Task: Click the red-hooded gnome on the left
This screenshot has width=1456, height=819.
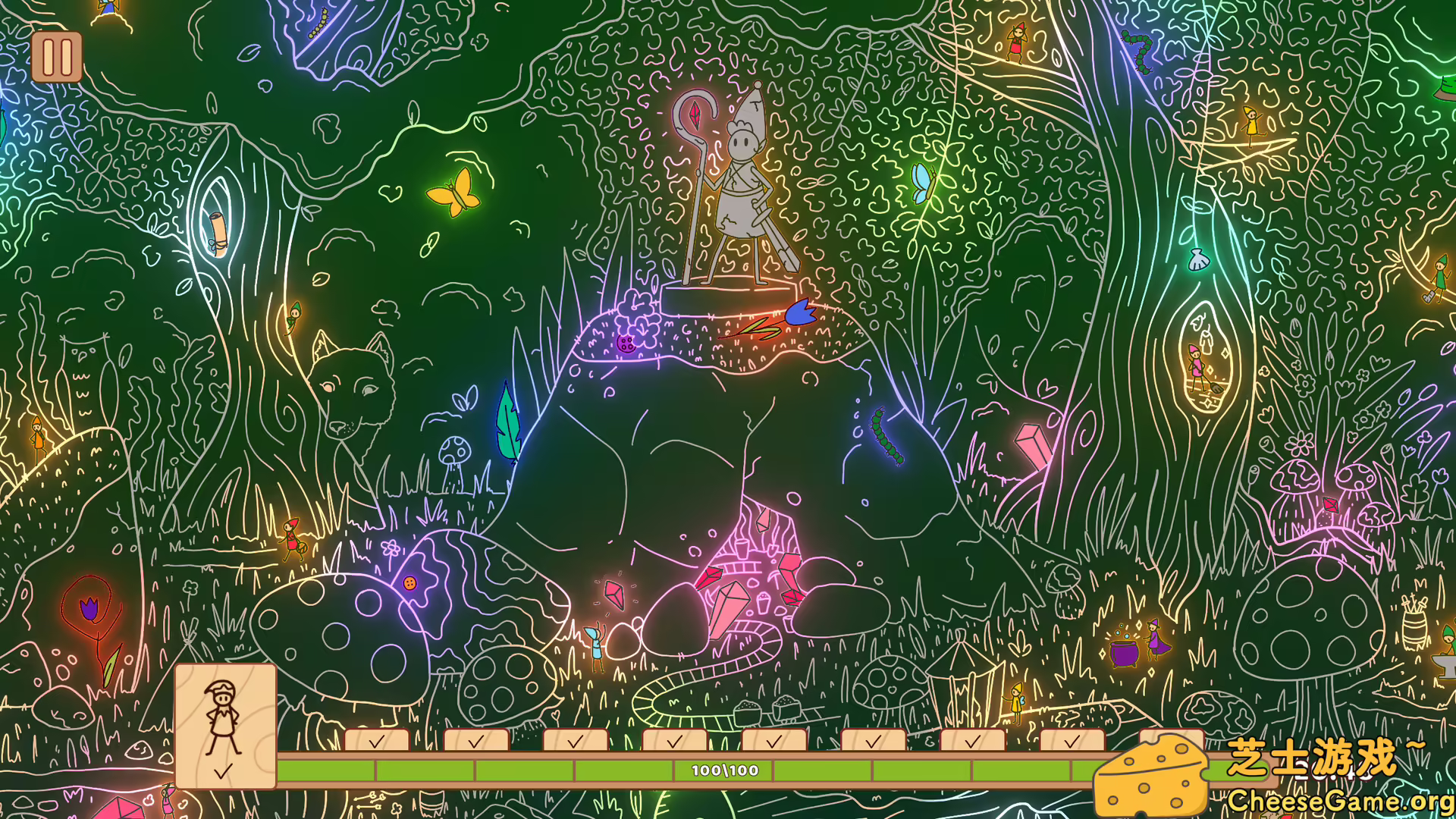Action: 292,538
